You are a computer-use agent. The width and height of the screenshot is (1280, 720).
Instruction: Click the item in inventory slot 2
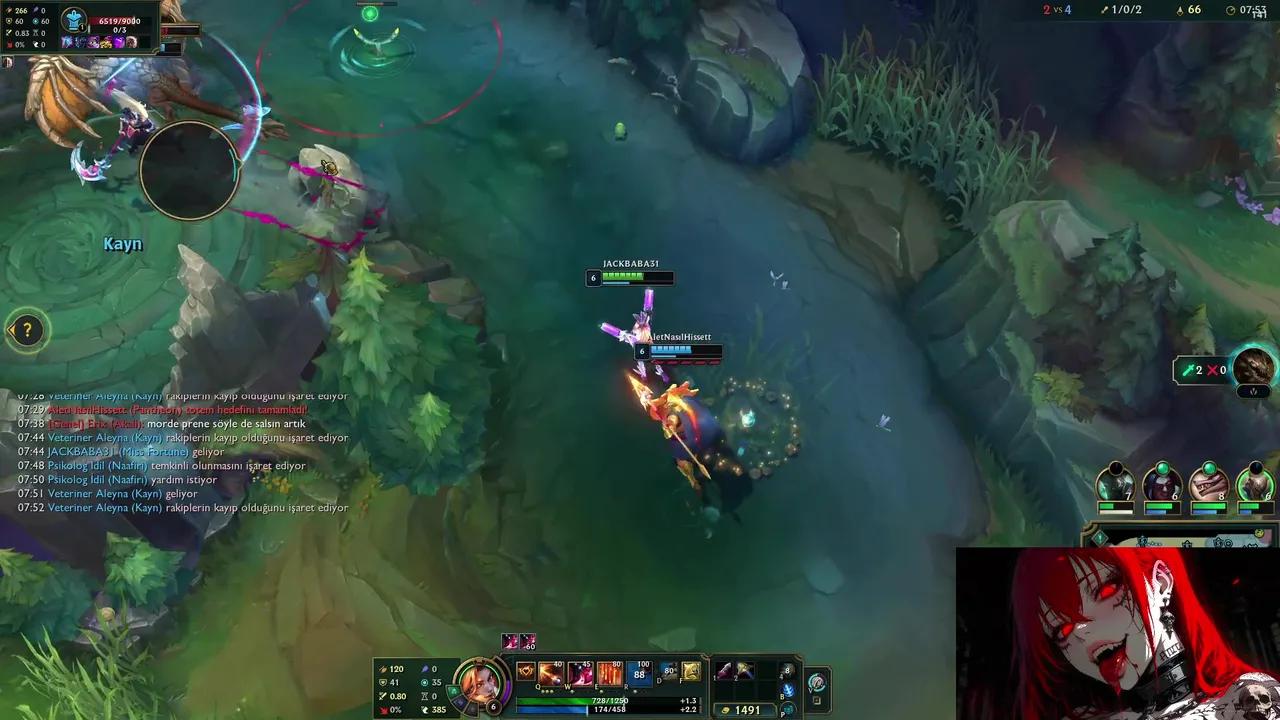[x=744, y=671]
